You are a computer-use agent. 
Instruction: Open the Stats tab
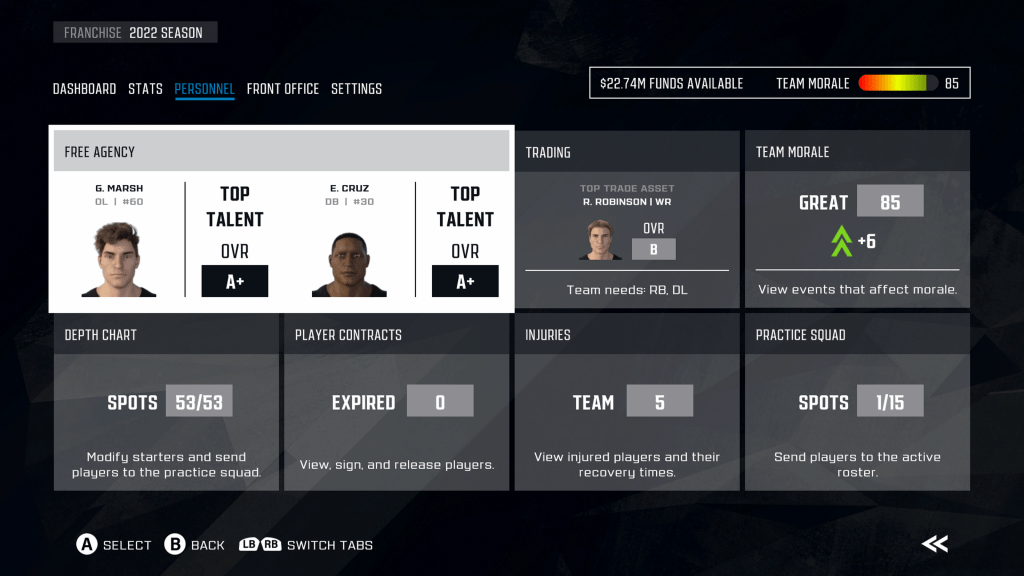pyautogui.click(x=145, y=89)
